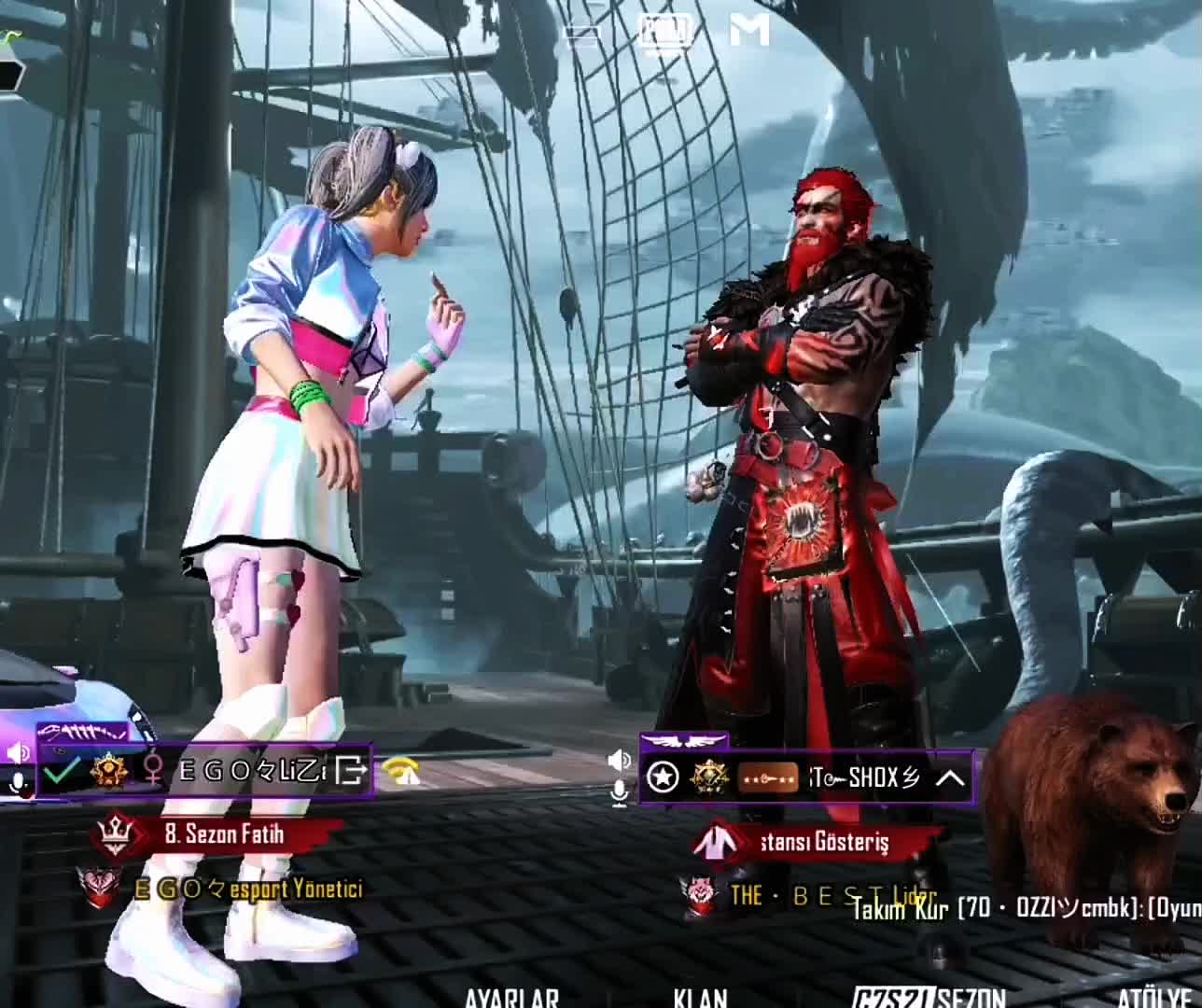
Task: Click the star icon on SHOX nameplate
Action: pyautogui.click(x=664, y=777)
